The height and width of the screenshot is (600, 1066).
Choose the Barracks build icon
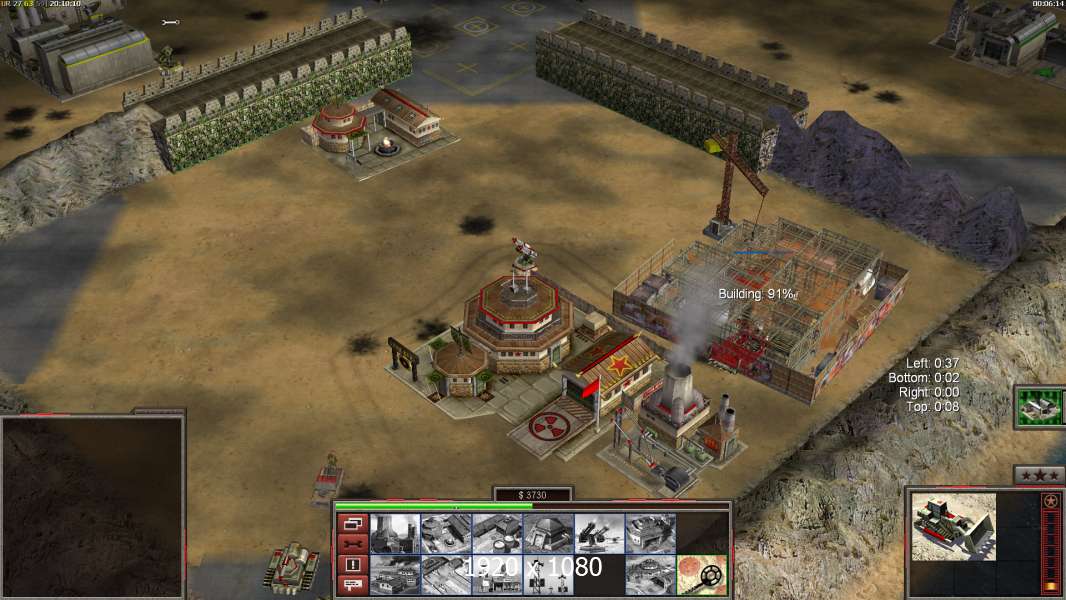(446, 533)
